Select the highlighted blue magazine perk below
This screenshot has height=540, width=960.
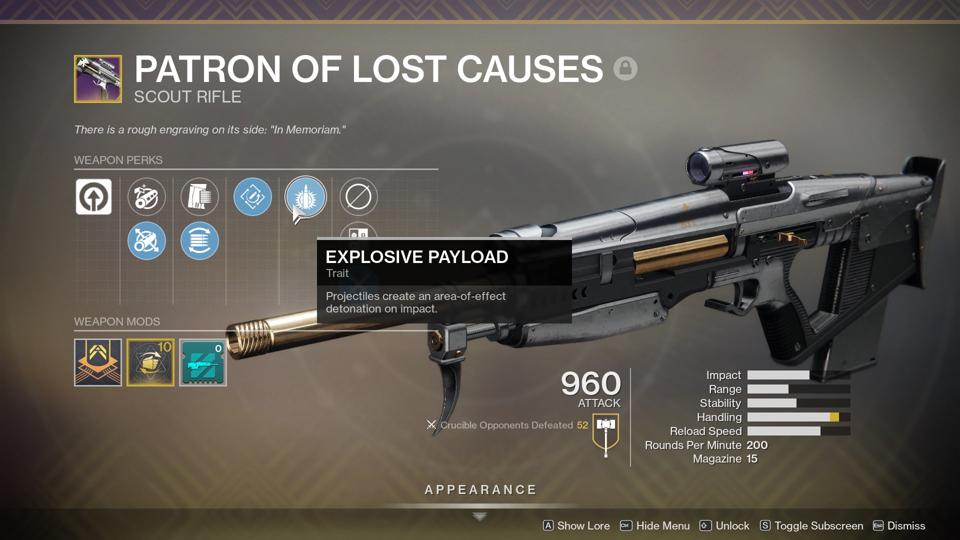[199, 241]
